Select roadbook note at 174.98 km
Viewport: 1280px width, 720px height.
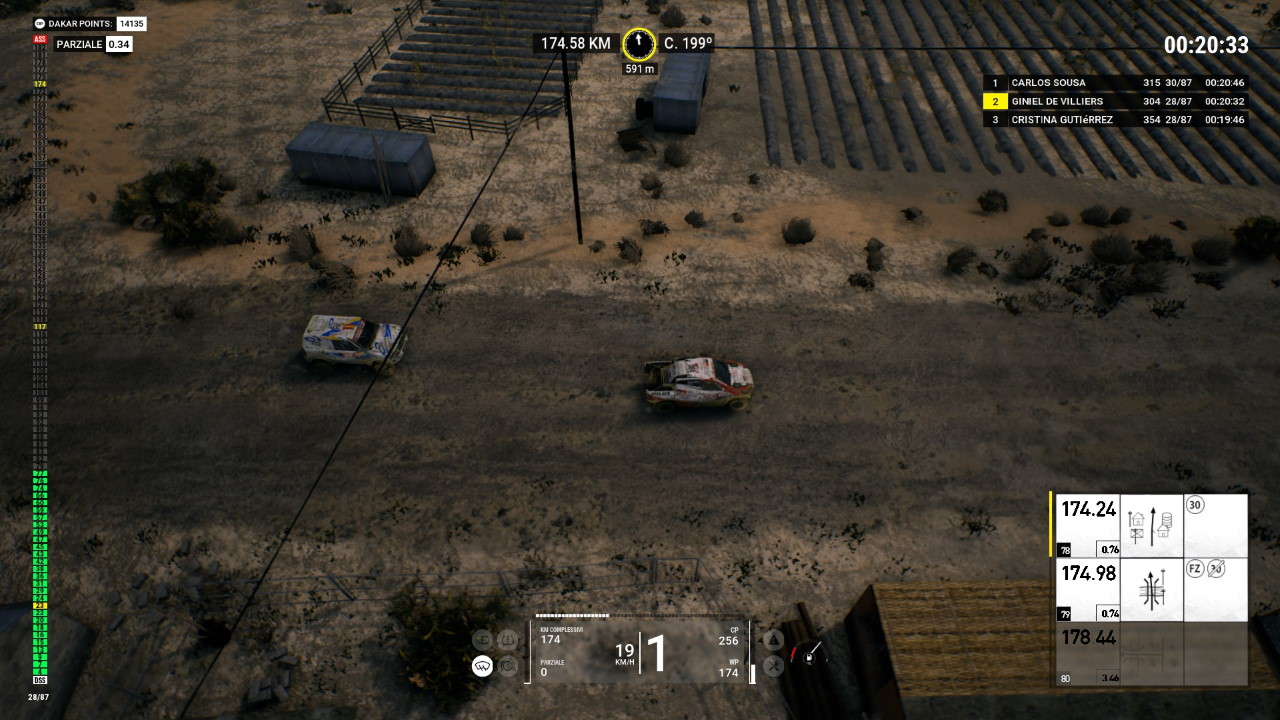(1151, 590)
